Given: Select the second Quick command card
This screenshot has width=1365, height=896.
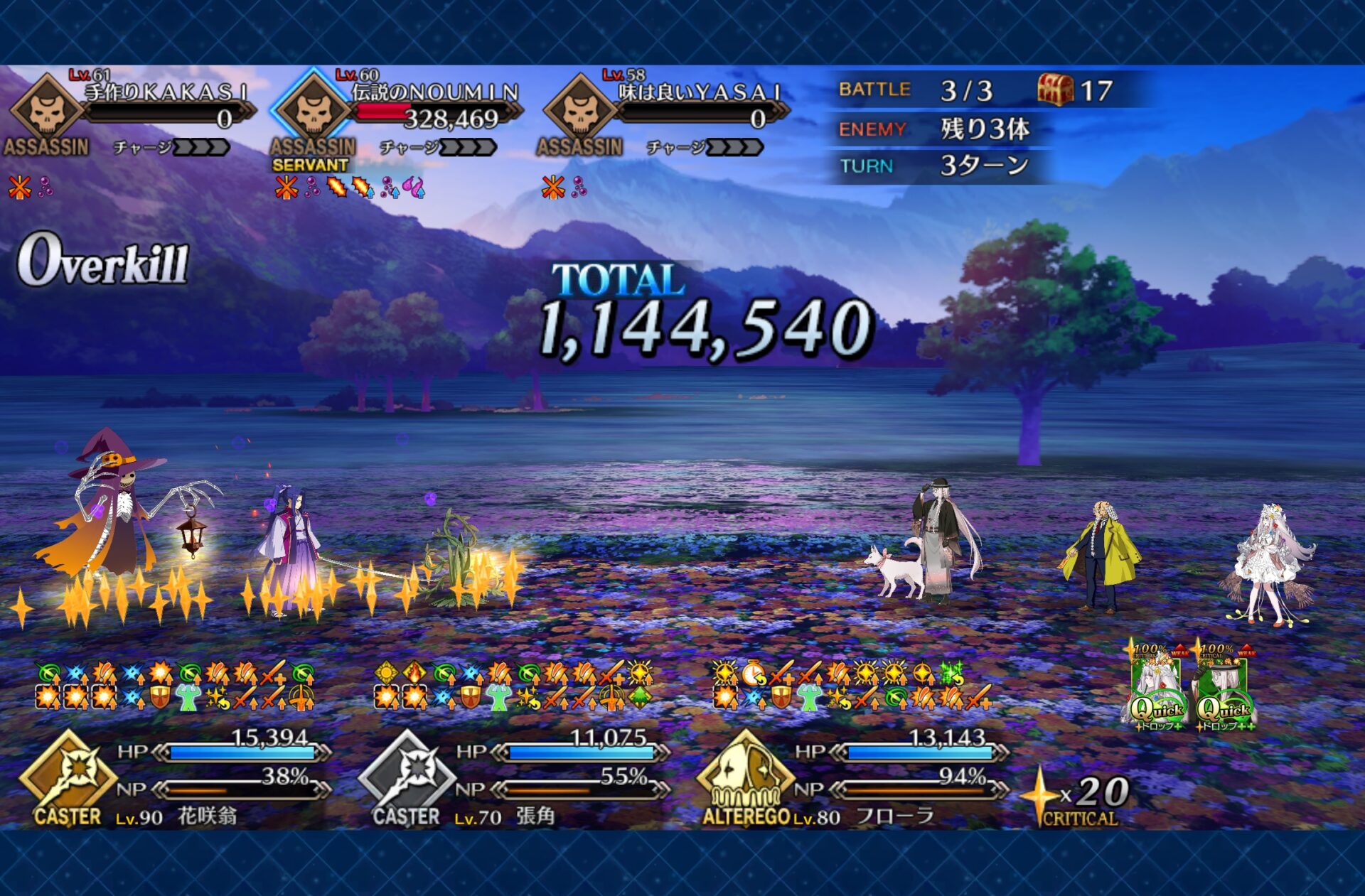Looking at the screenshot, I should click(1224, 689).
